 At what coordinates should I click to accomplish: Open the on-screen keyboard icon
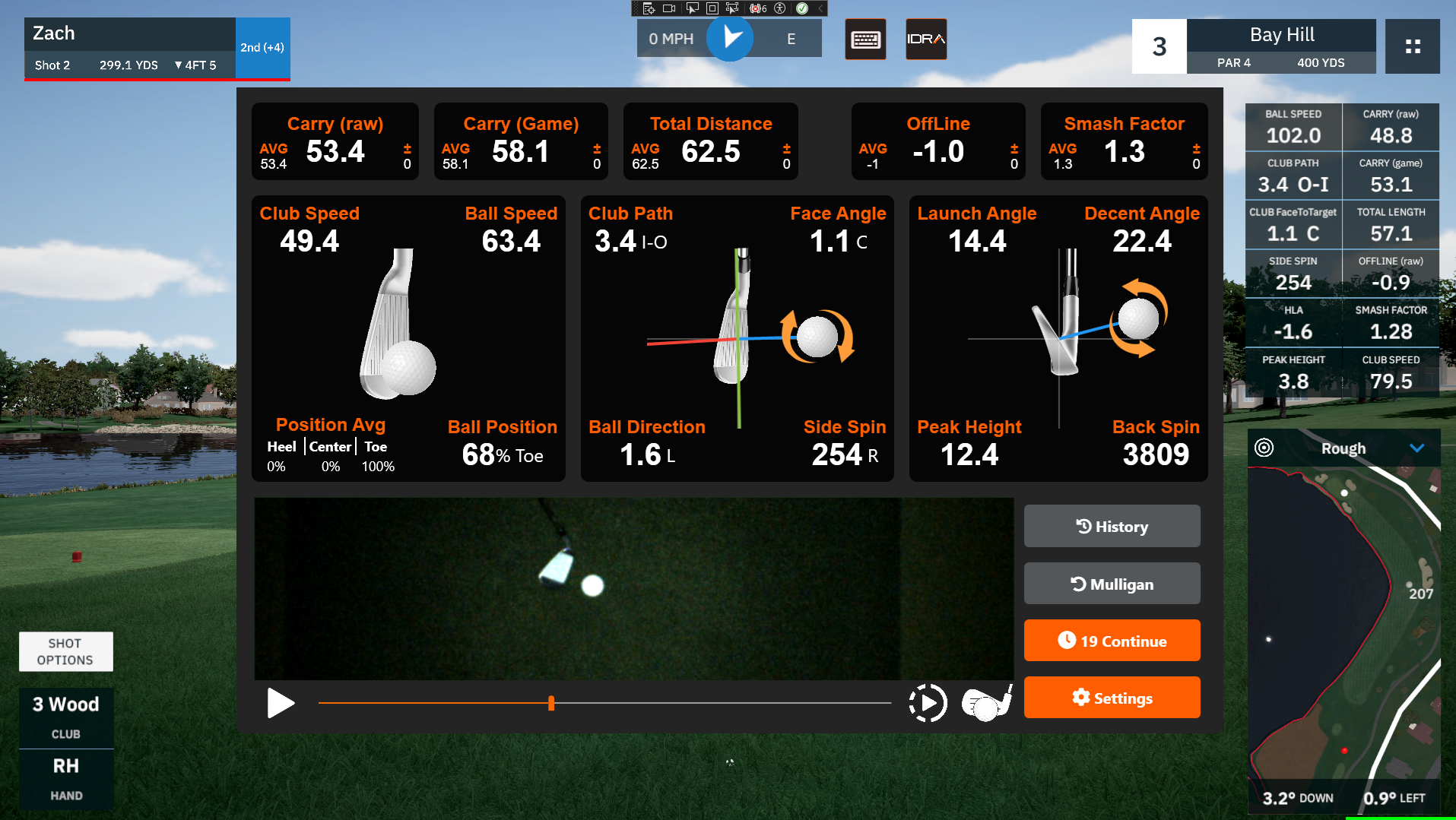[x=865, y=39]
